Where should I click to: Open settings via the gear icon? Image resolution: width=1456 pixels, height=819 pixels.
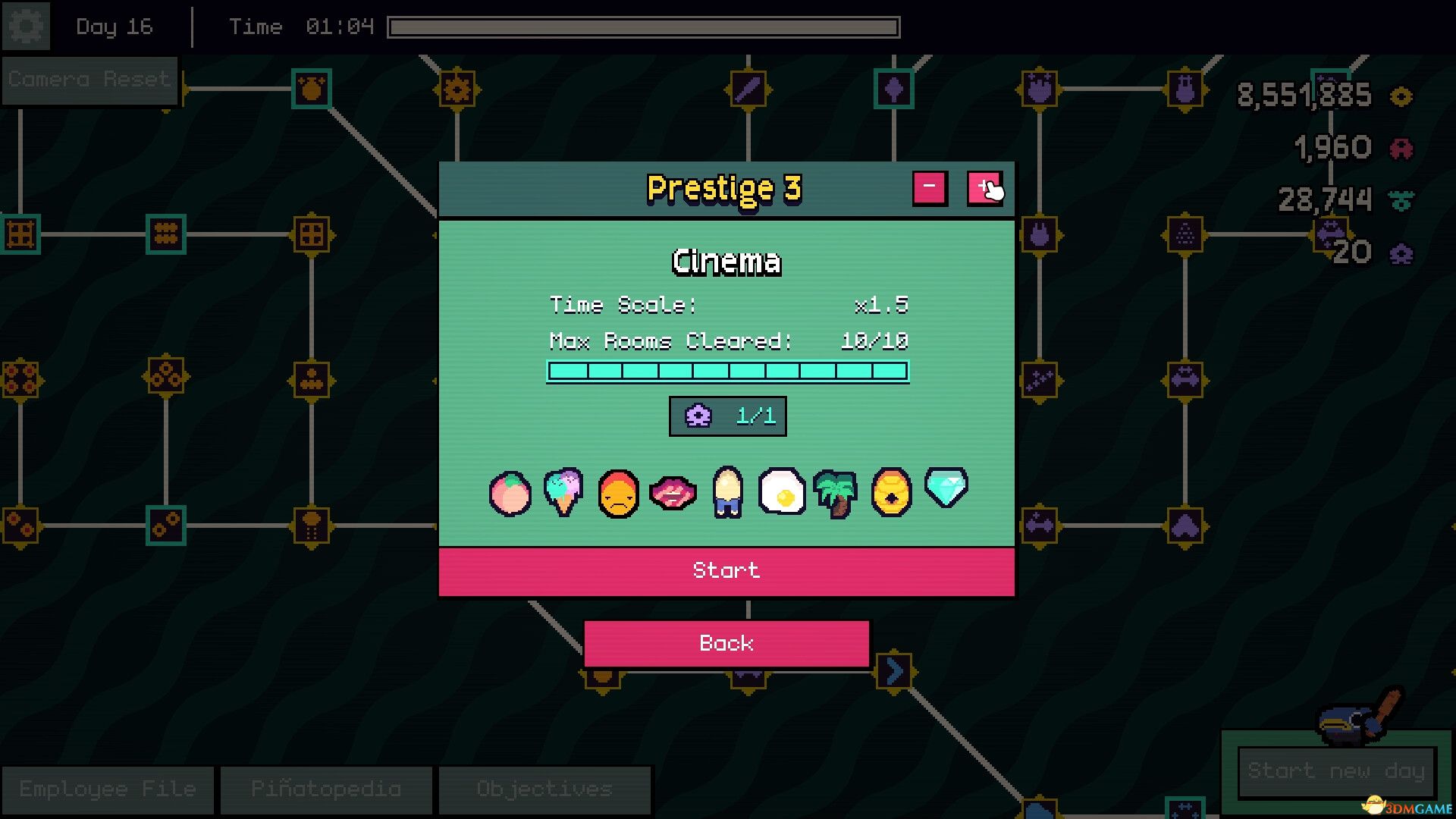tap(26, 27)
